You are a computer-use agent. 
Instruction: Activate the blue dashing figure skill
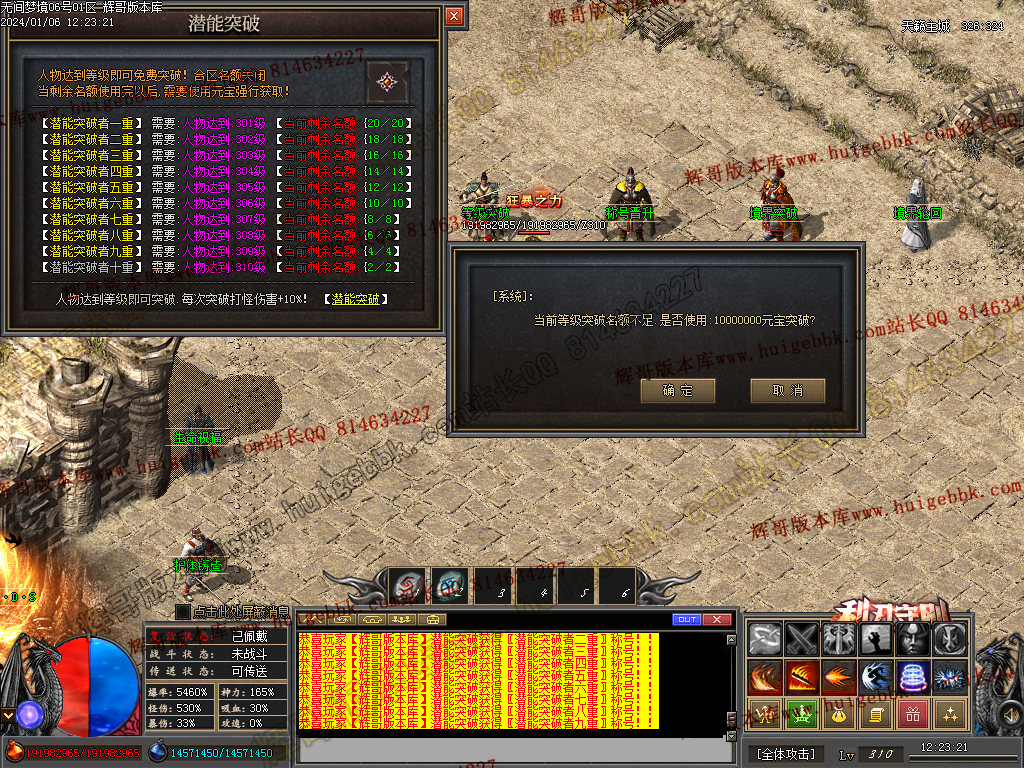[x=876, y=677]
